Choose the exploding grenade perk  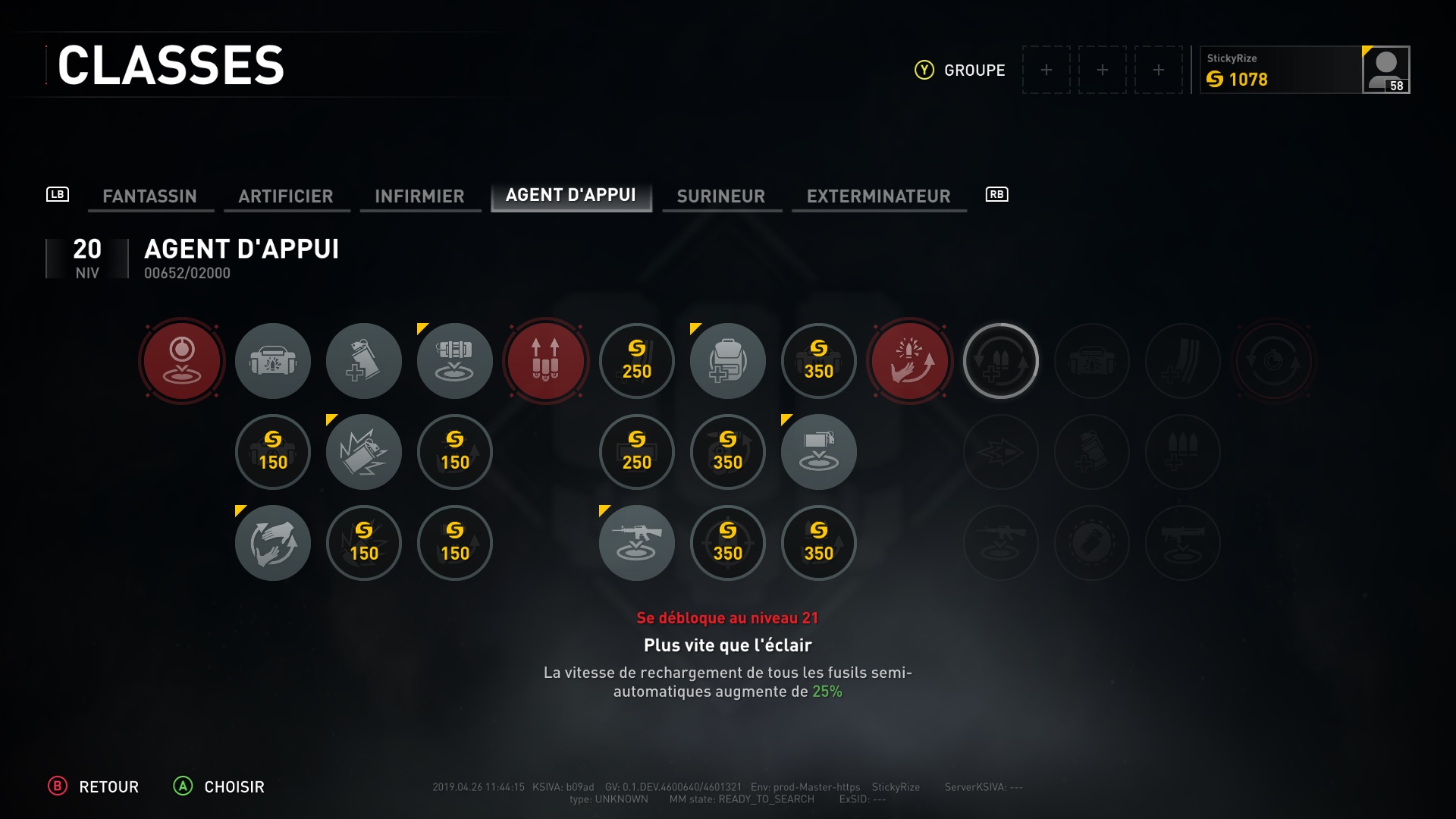coord(364,452)
